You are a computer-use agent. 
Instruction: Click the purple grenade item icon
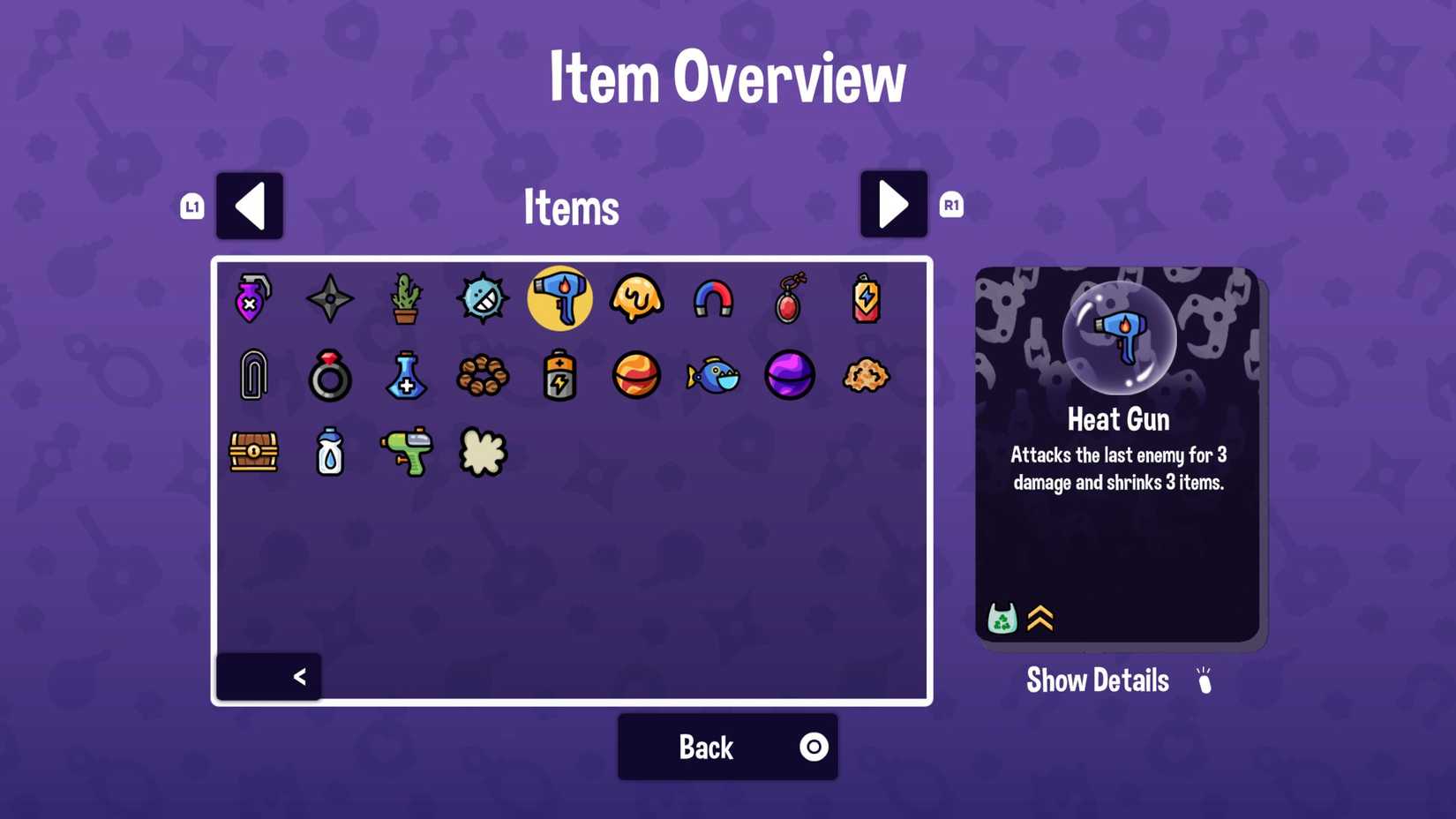coord(253,298)
